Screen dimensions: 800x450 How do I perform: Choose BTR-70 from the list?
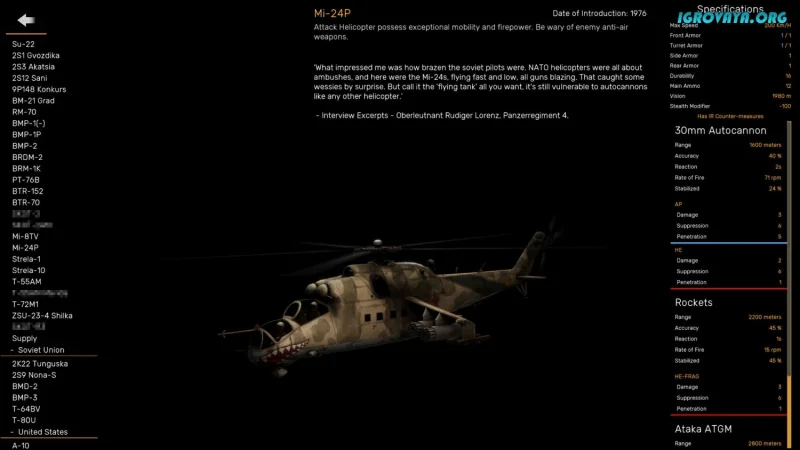26,202
